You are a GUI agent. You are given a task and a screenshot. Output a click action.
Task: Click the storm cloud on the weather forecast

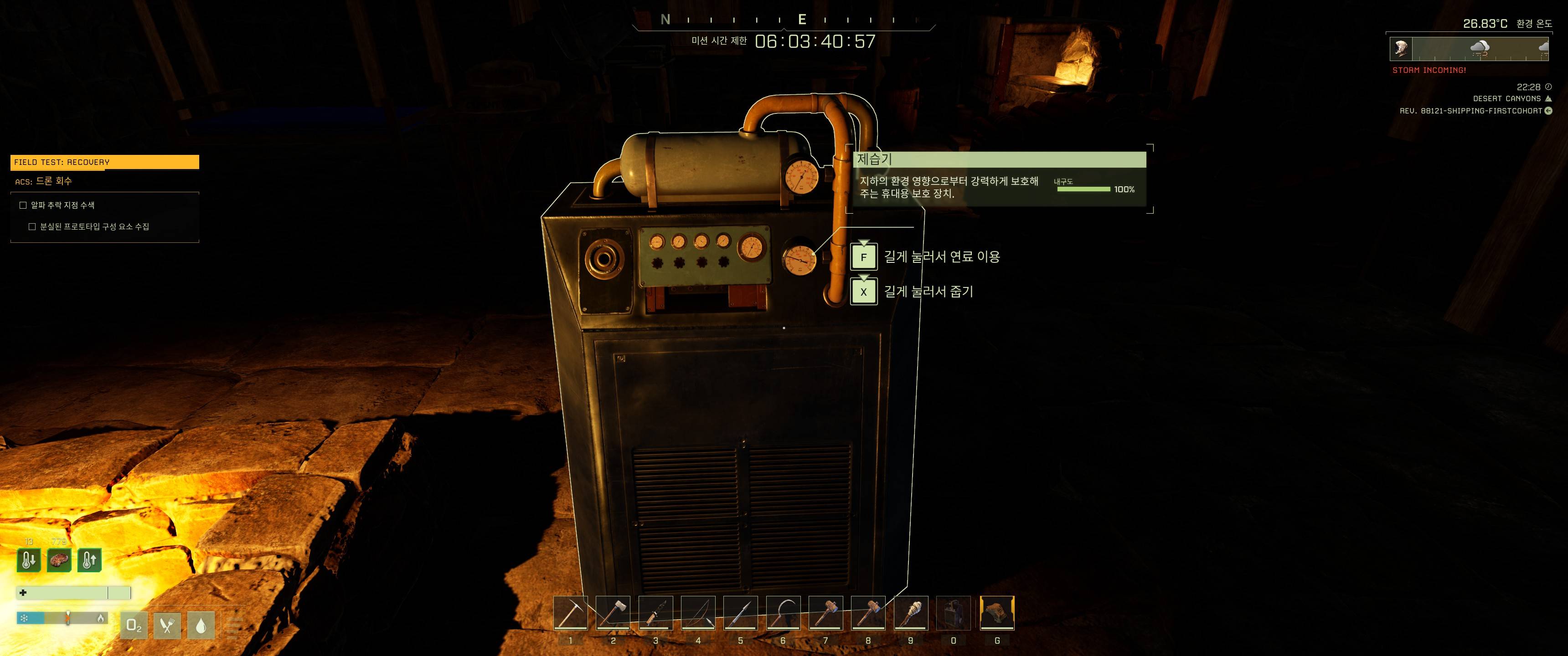click(1479, 49)
